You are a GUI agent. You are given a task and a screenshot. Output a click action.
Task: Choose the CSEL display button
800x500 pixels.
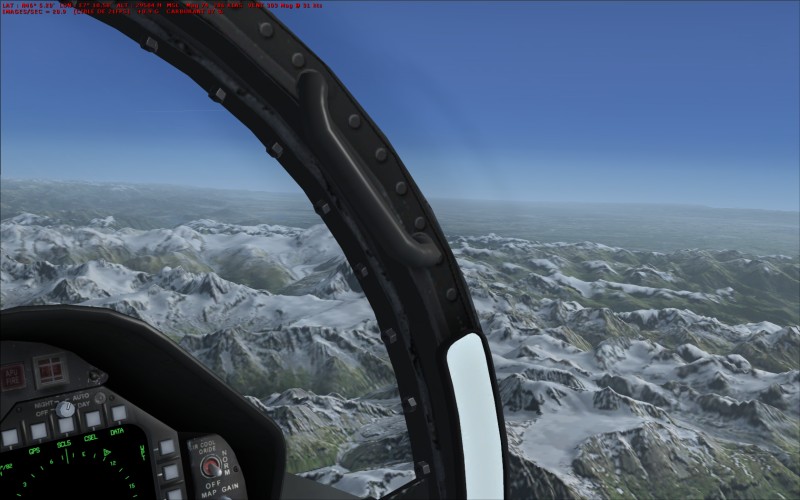(92, 419)
